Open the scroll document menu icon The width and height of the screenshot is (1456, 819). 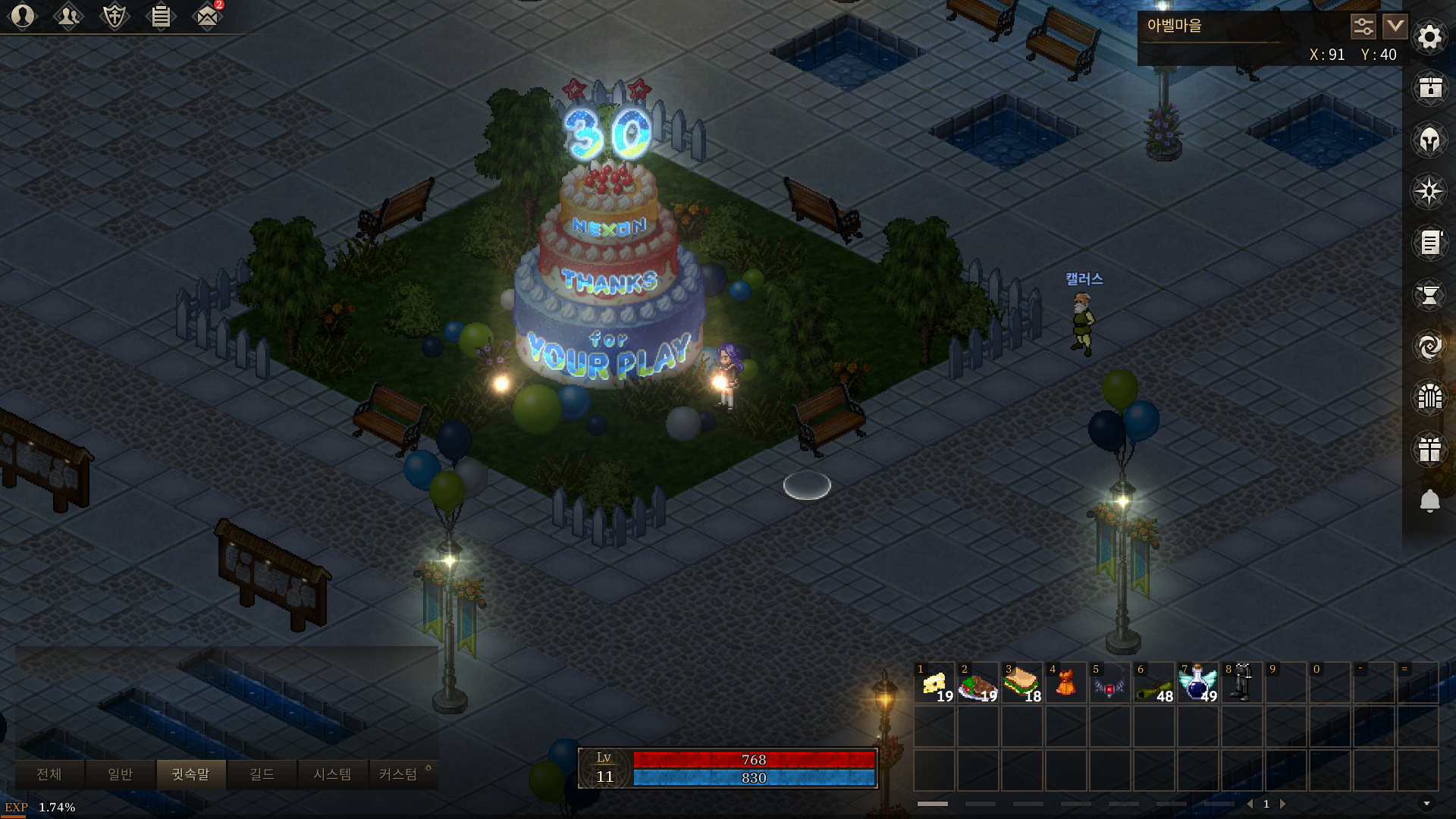tap(1429, 243)
